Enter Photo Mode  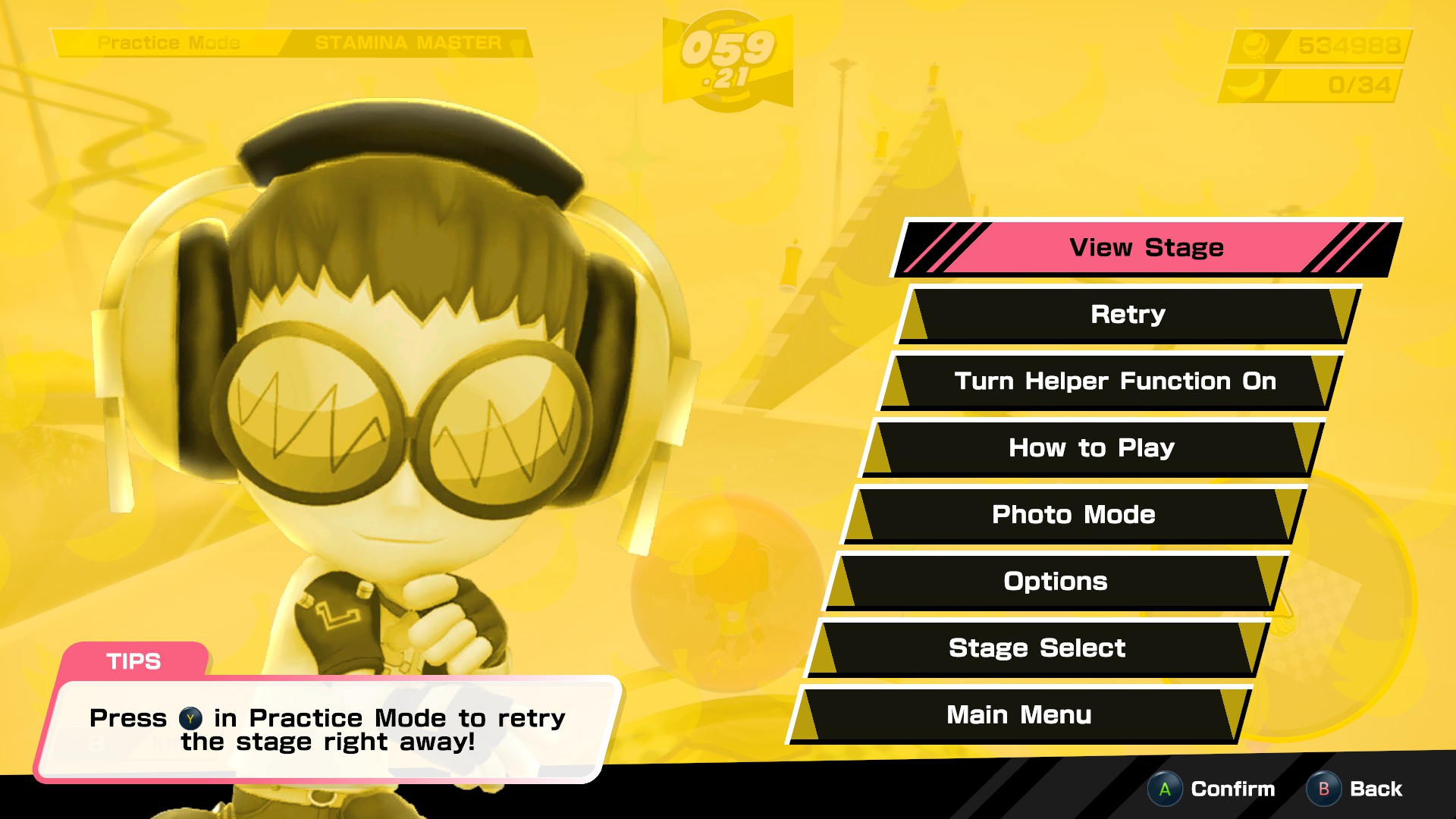[1072, 515]
